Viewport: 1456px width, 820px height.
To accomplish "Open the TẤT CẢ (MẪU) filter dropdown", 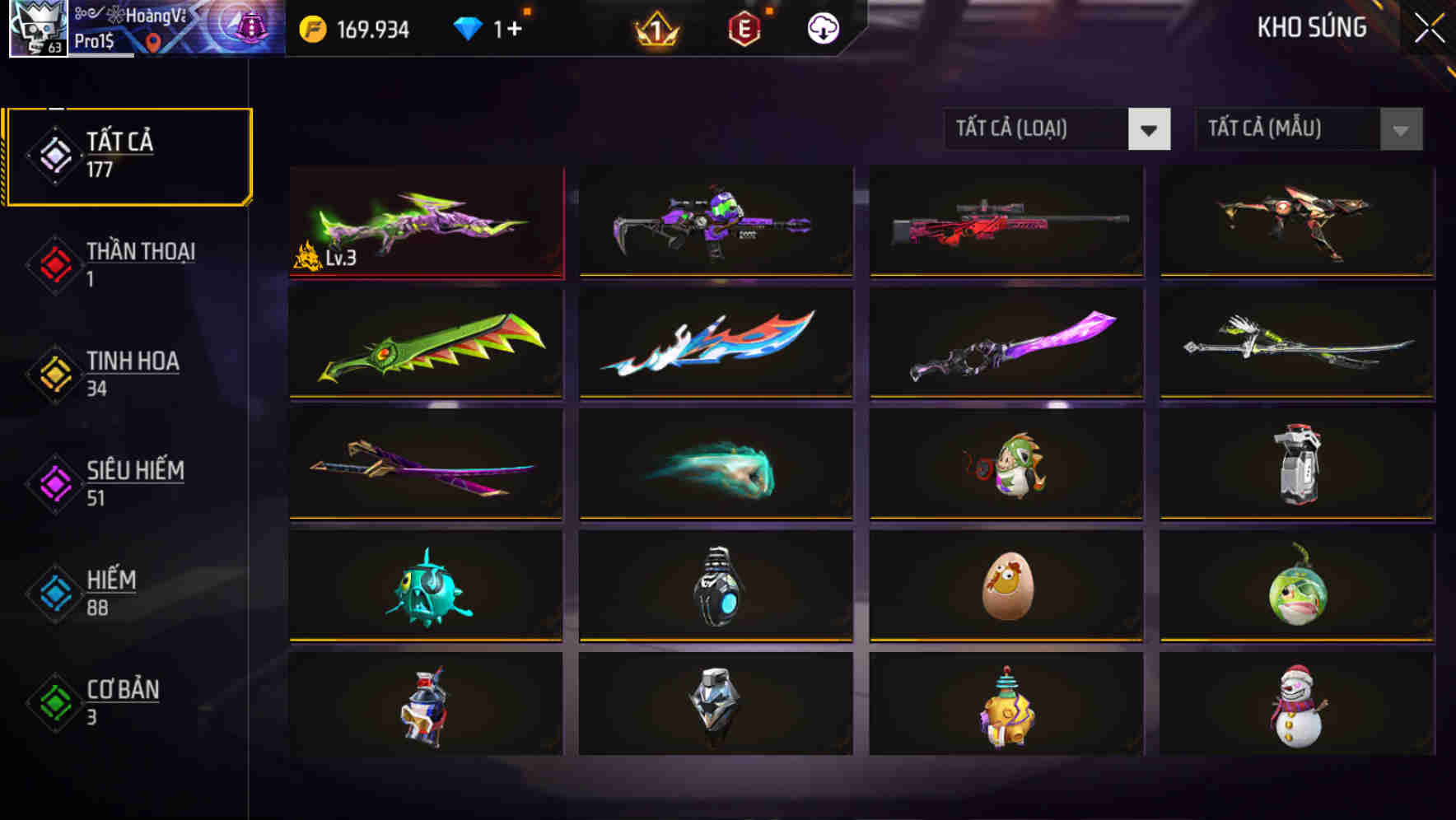I will 1287,129.
